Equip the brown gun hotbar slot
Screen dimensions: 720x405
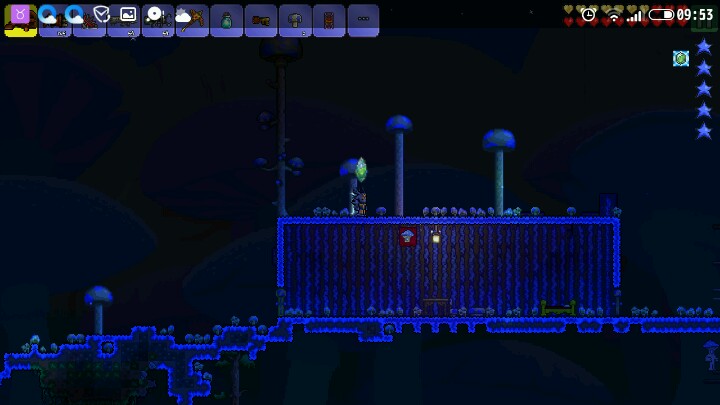pyautogui.click(x=260, y=20)
